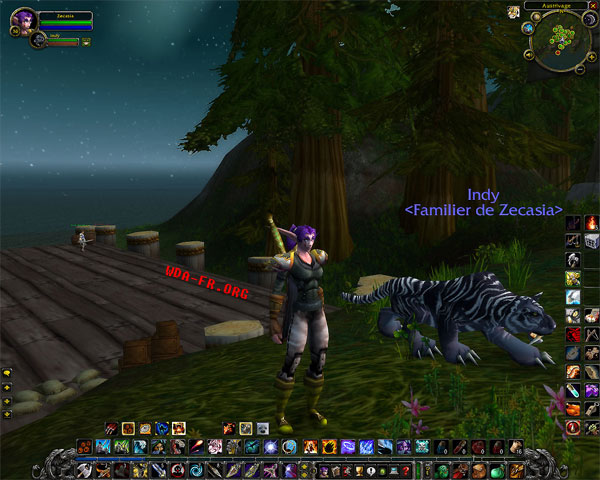Open the yellow chat menu button
Screen dimensions: 600x480
click(x=7, y=374)
